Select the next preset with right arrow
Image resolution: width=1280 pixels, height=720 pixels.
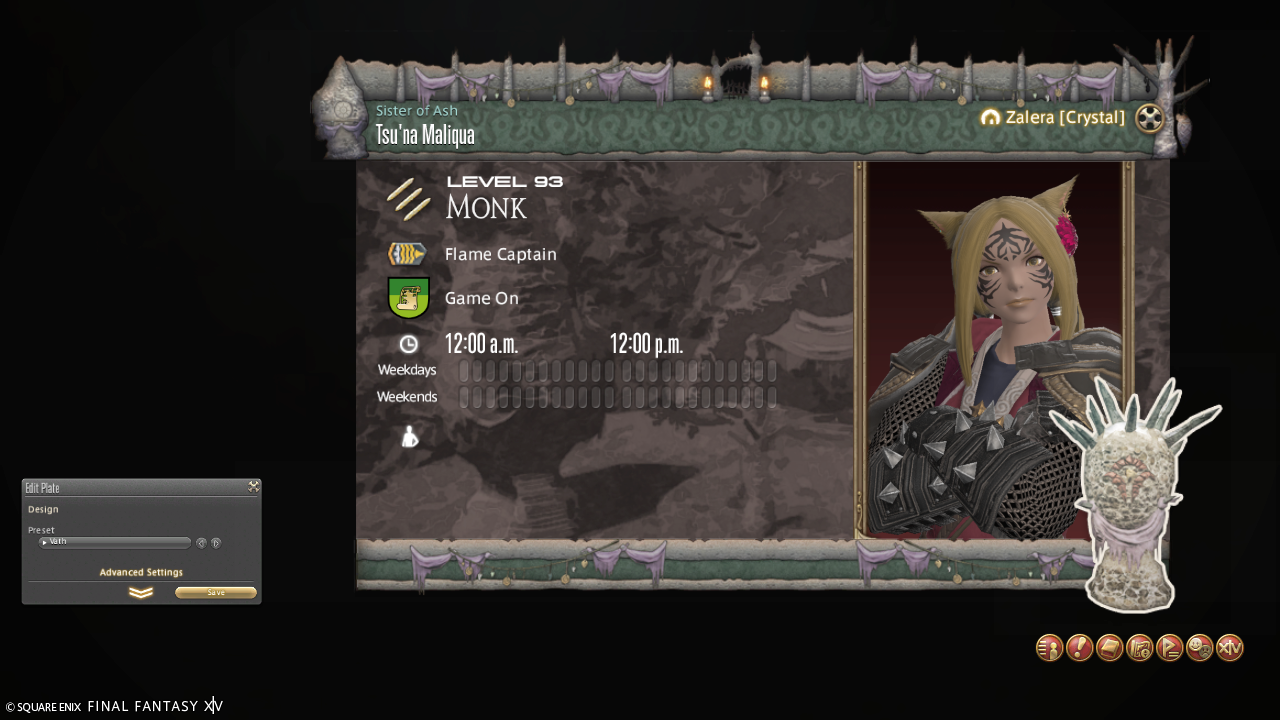coord(216,543)
